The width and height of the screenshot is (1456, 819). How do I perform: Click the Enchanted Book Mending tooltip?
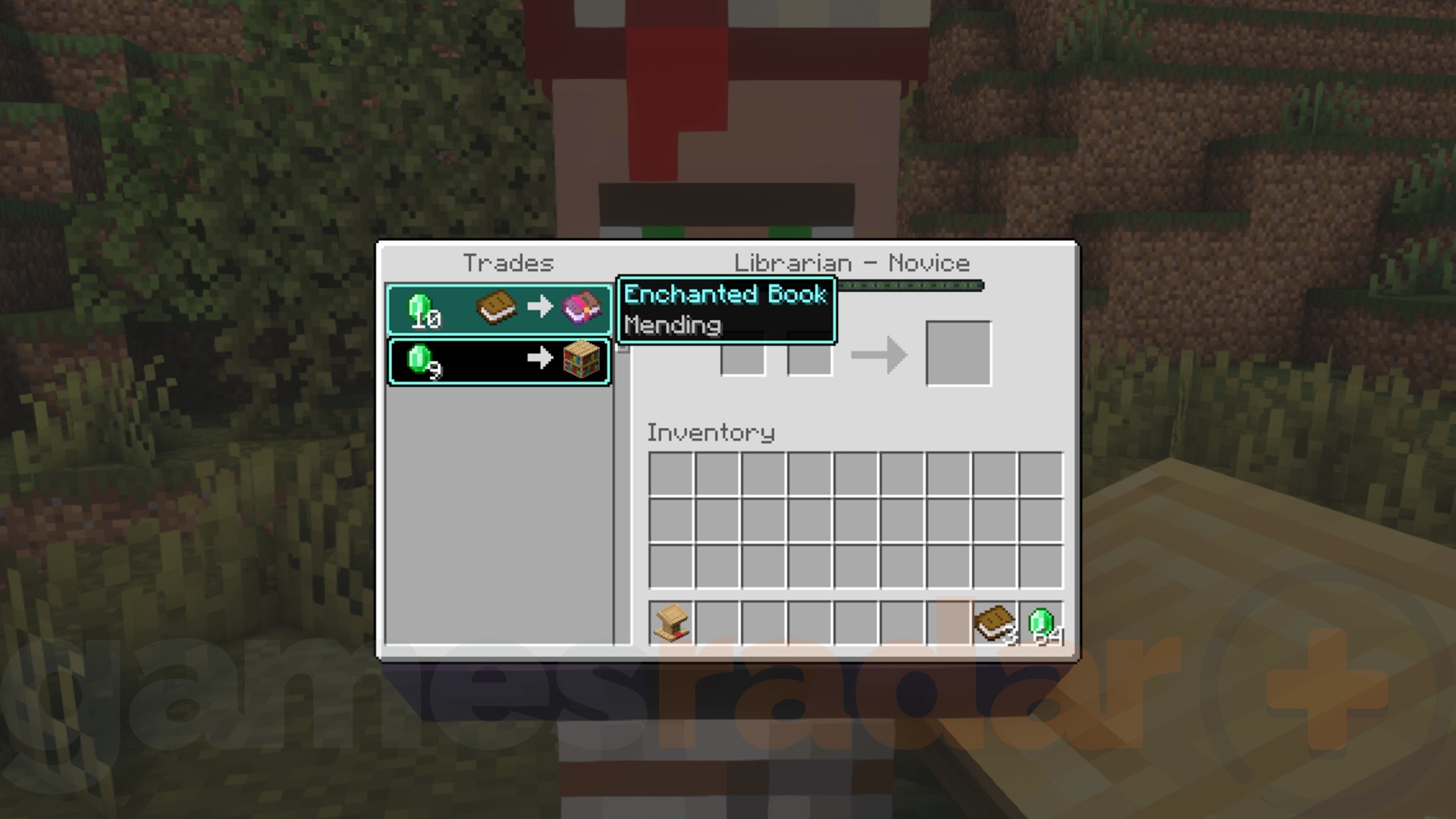point(725,309)
